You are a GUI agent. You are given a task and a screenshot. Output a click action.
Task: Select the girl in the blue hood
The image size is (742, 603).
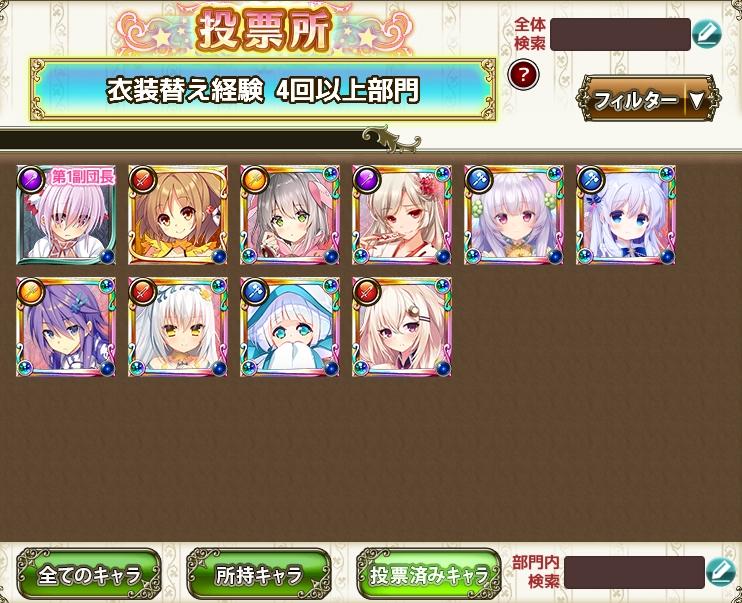tap(290, 327)
